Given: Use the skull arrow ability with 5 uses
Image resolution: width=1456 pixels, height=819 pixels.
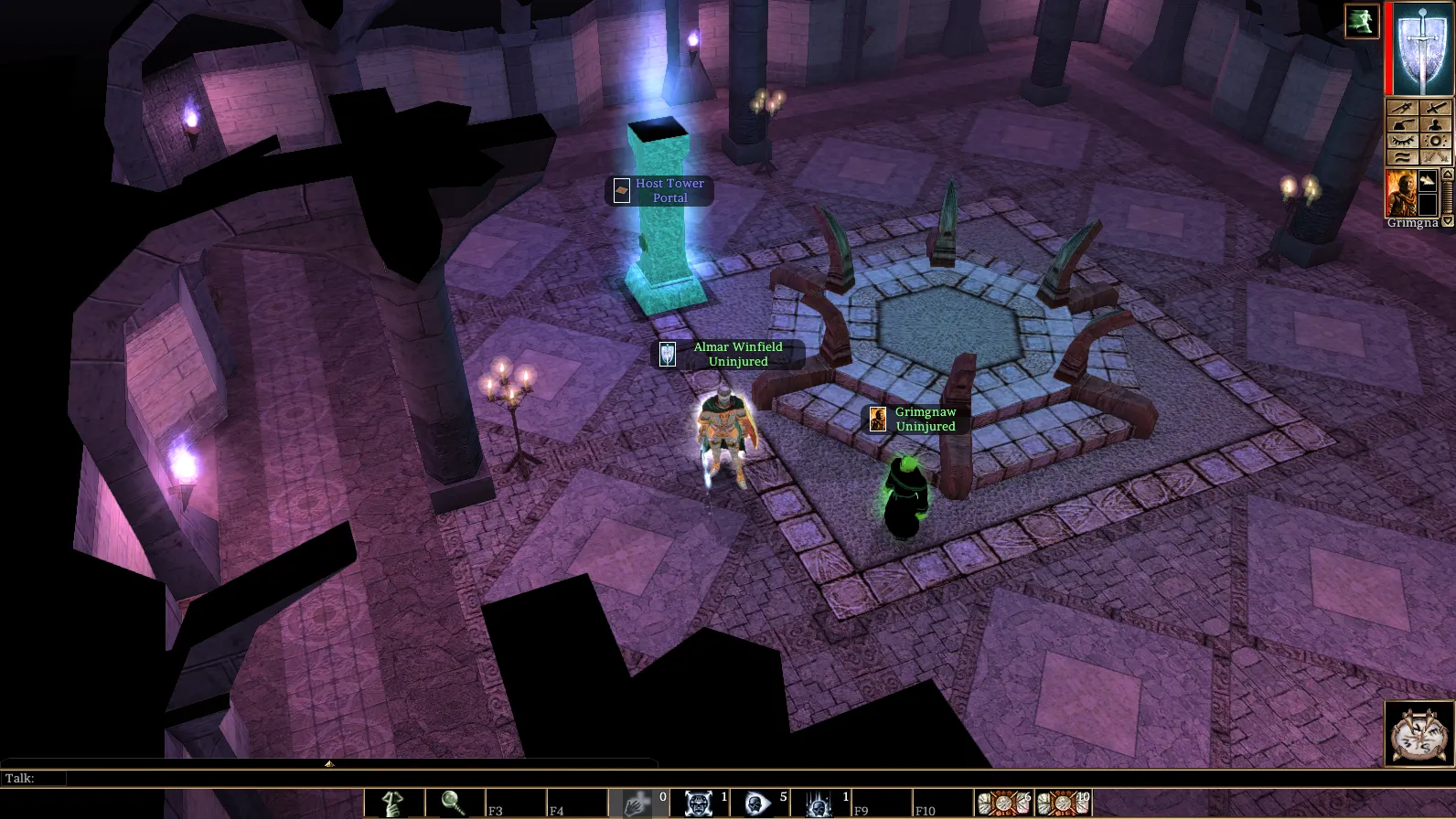Looking at the screenshot, I should (757, 803).
